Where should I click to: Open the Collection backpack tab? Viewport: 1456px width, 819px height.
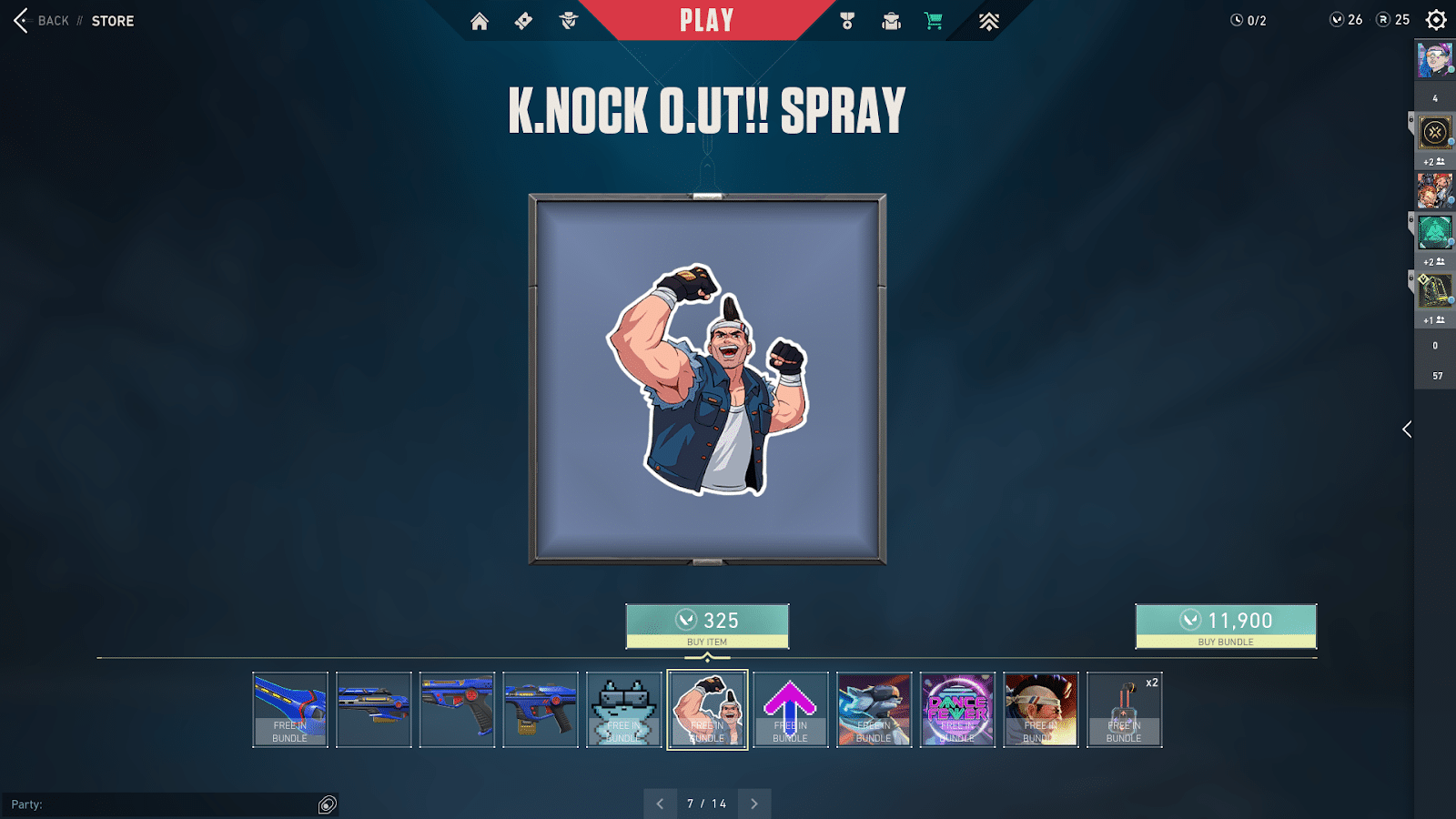point(891,21)
